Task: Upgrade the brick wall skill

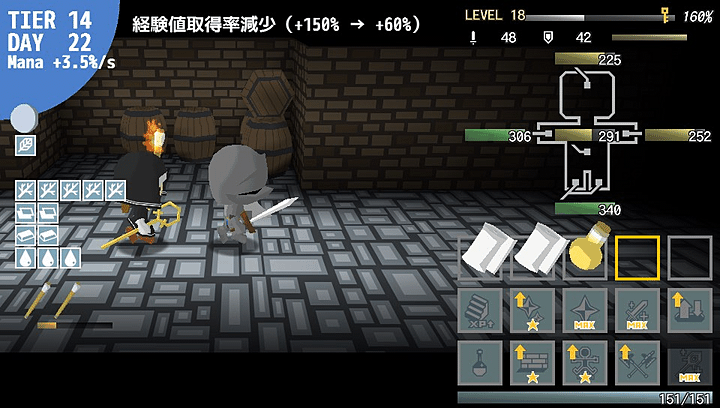Action: click(534, 362)
